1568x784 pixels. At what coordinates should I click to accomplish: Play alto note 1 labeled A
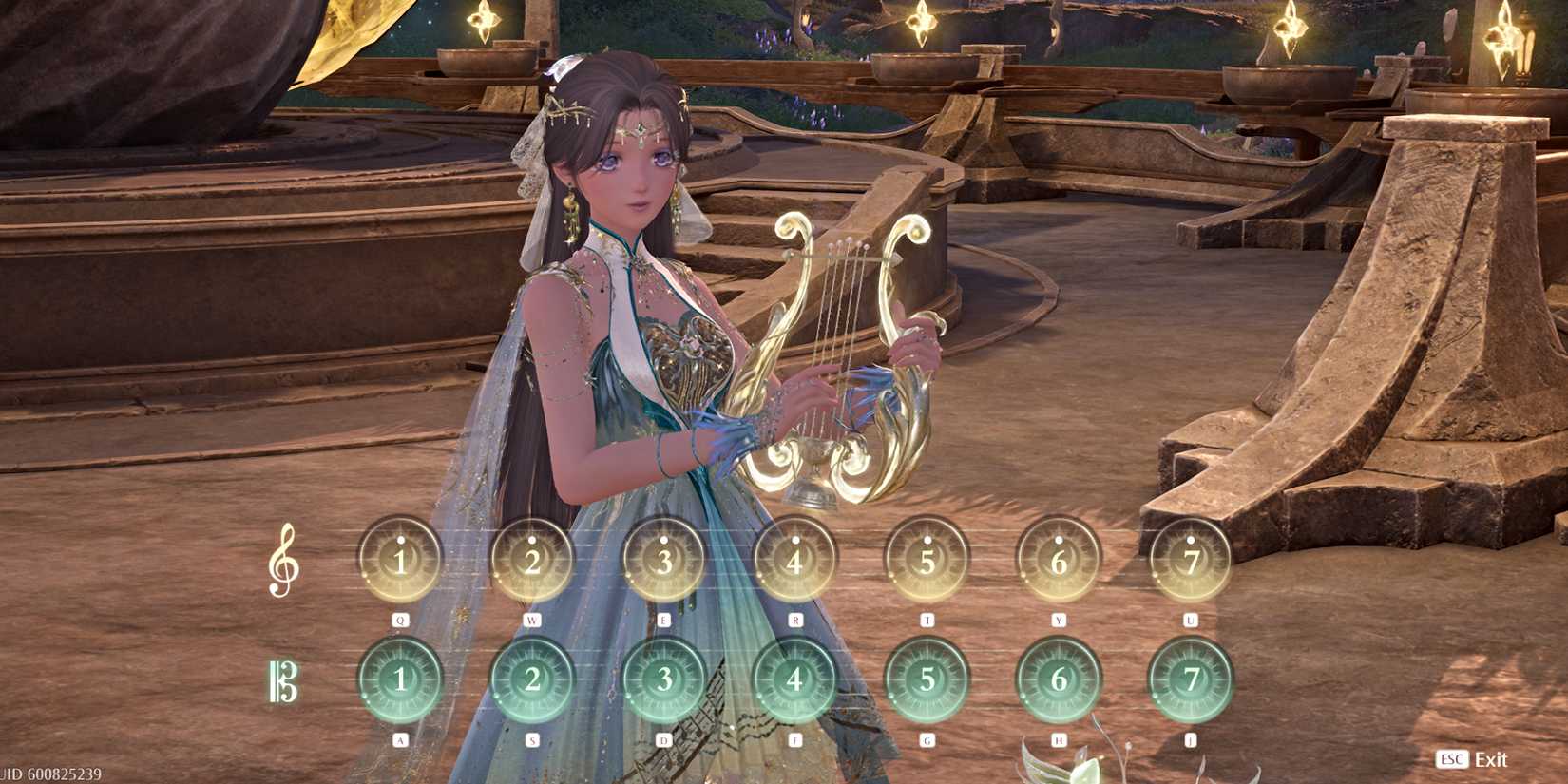400,679
